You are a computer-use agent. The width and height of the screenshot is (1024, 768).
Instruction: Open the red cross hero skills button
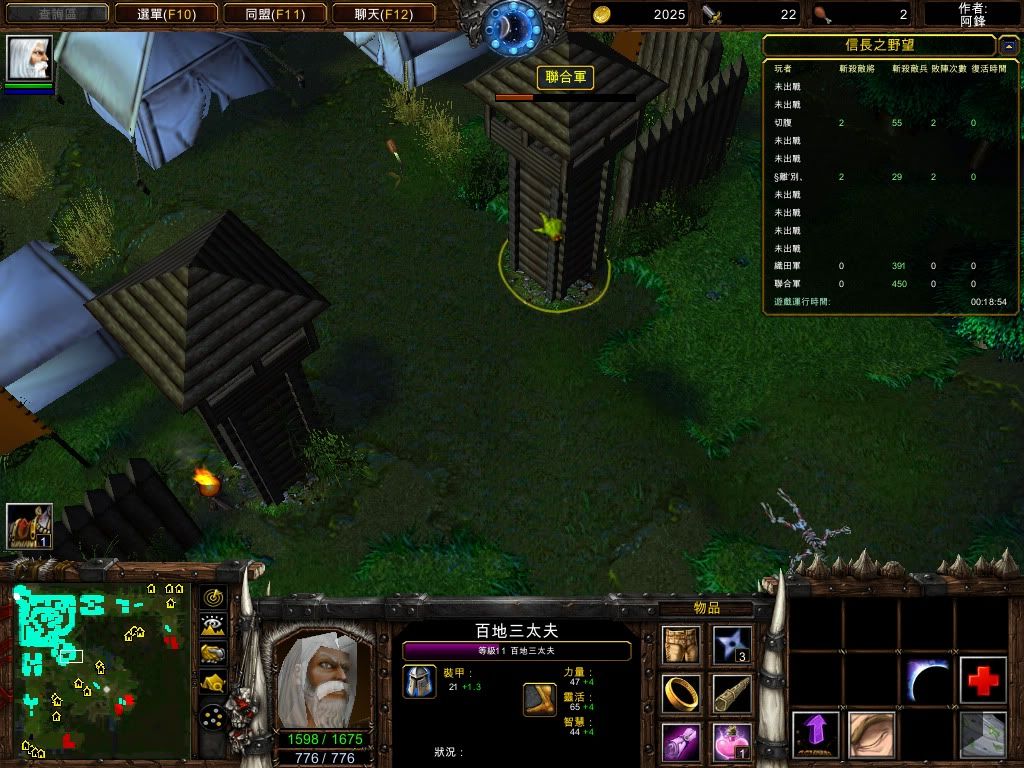point(983,680)
